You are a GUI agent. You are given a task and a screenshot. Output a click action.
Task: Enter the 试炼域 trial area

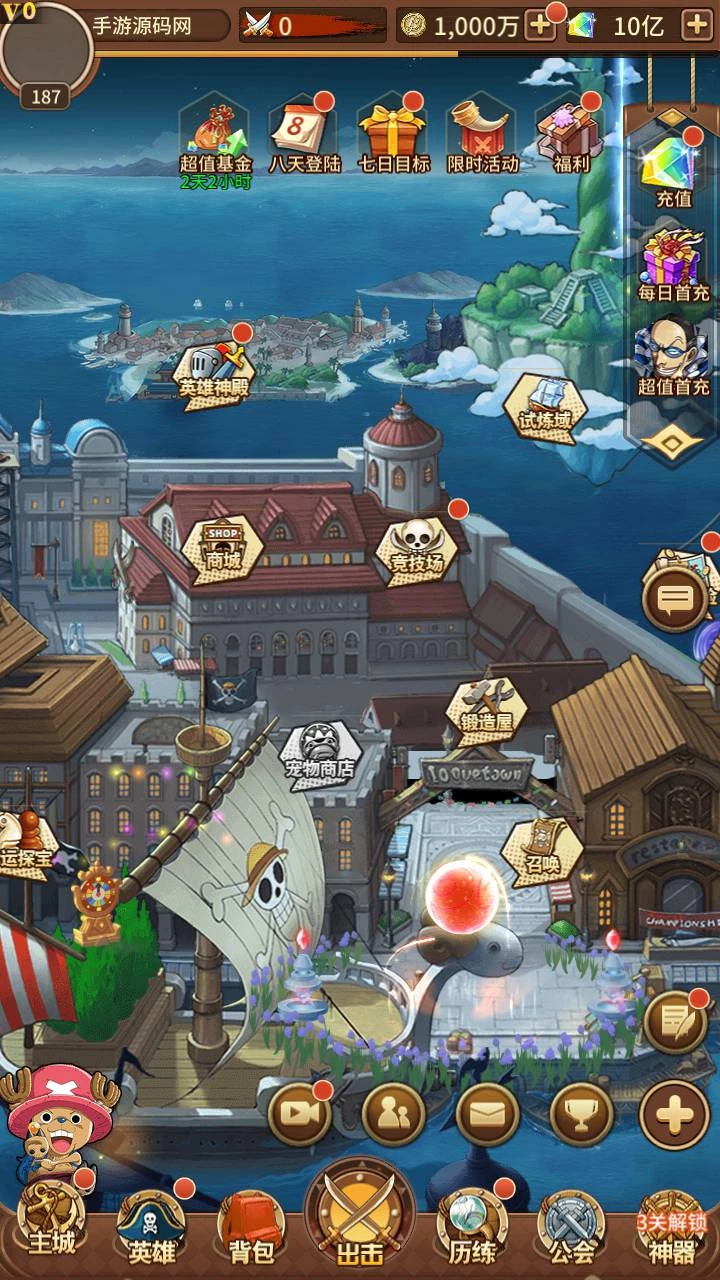click(x=546, y=406)
